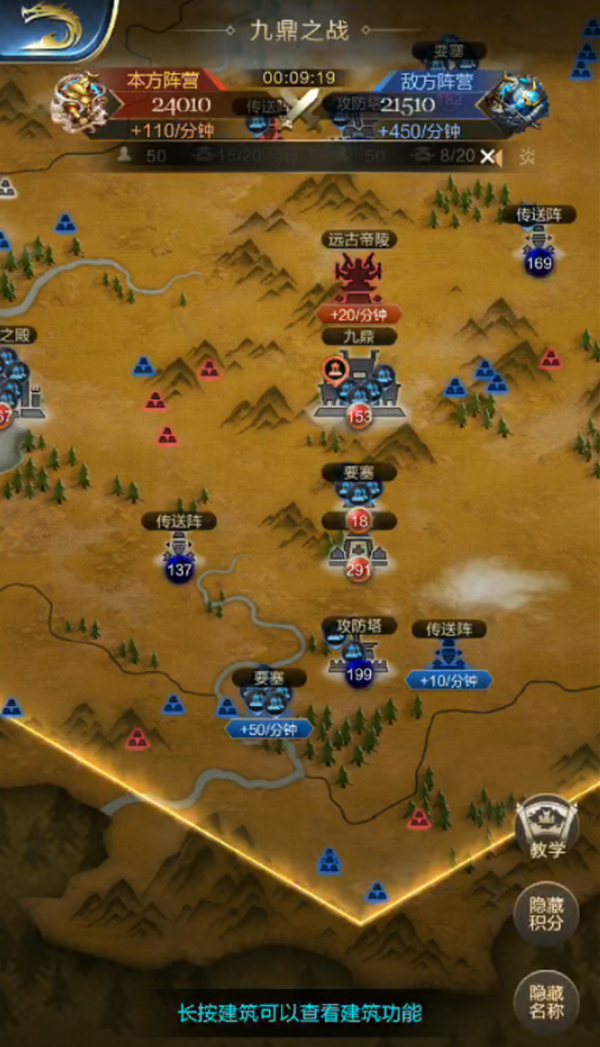Toggle the 隐藏积分 hide-score button

(547, 914)
